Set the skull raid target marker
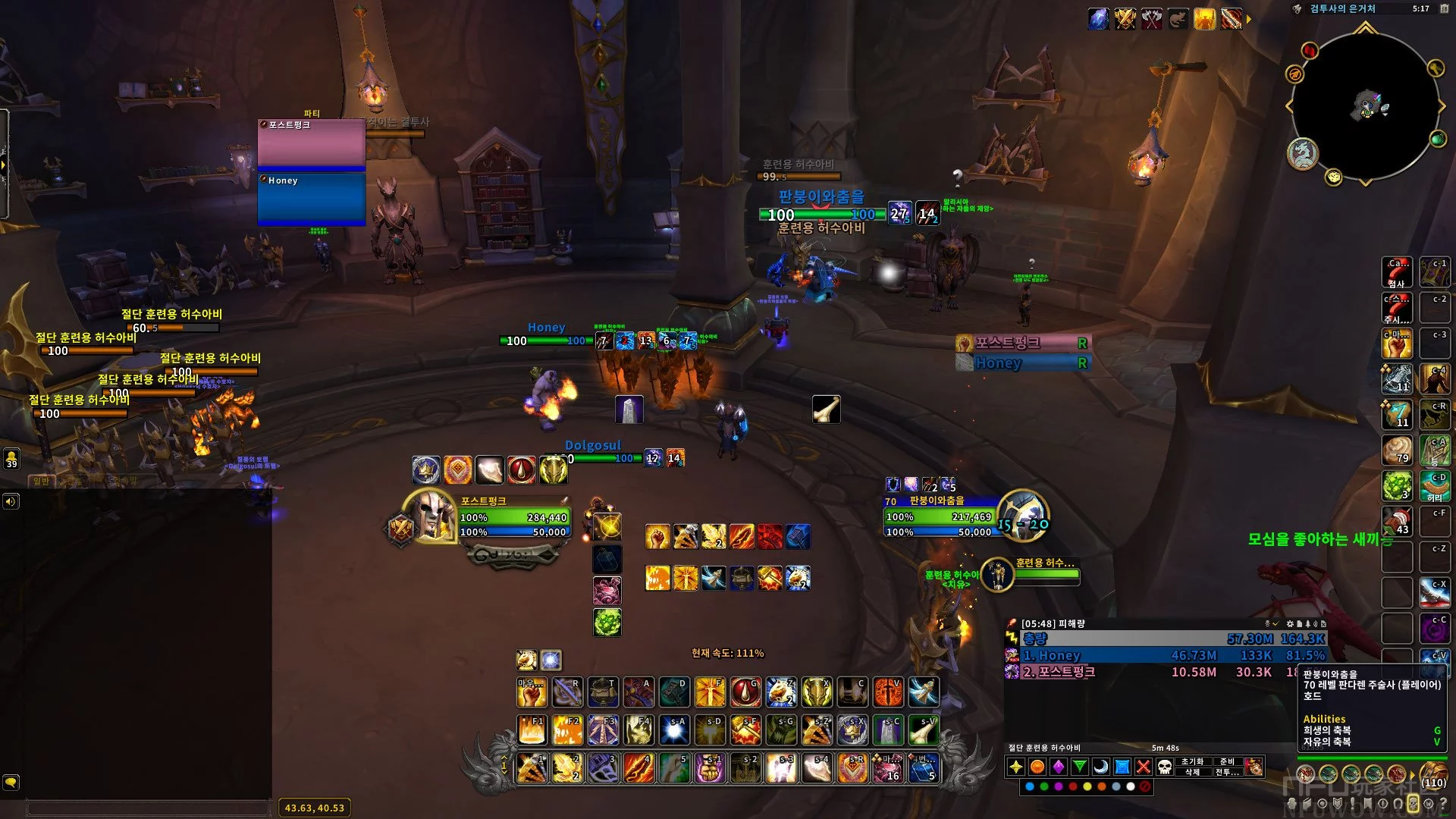The image size is (1456, 819). coord(1165,767)
